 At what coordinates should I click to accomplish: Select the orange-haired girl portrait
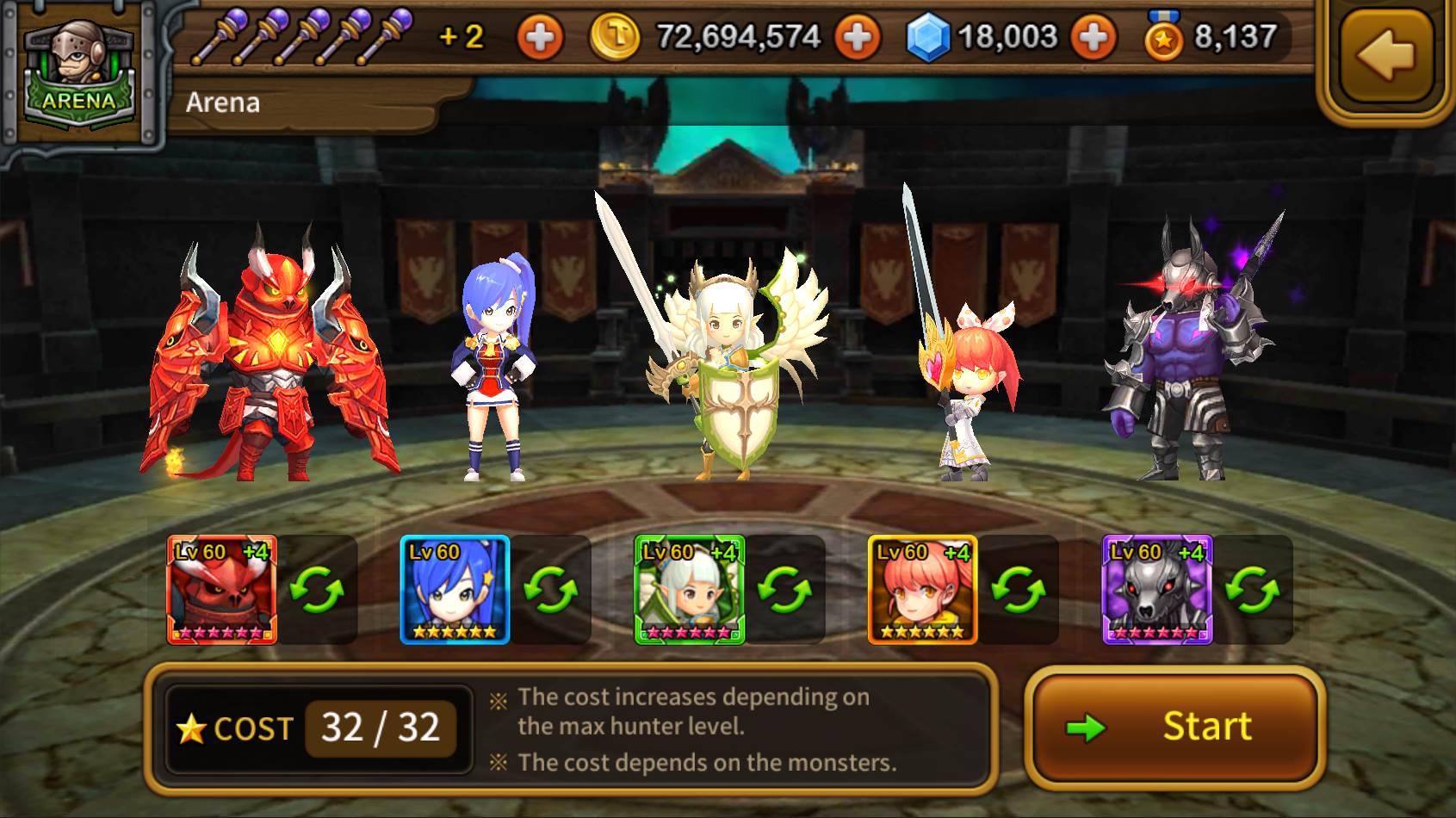(x=923, y=590)
